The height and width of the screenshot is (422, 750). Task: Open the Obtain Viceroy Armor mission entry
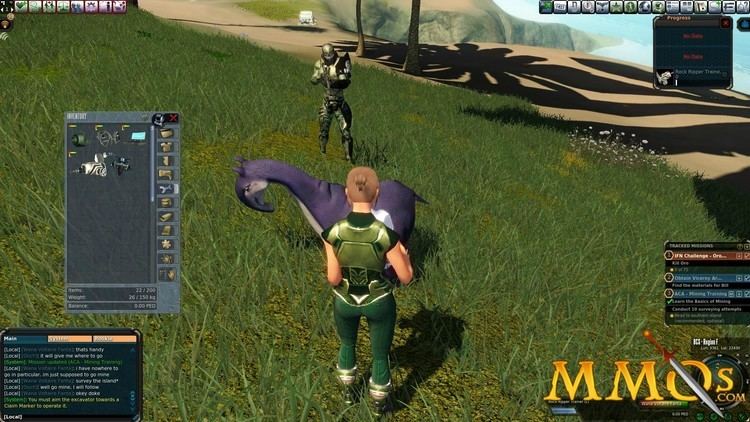[706, 278]
